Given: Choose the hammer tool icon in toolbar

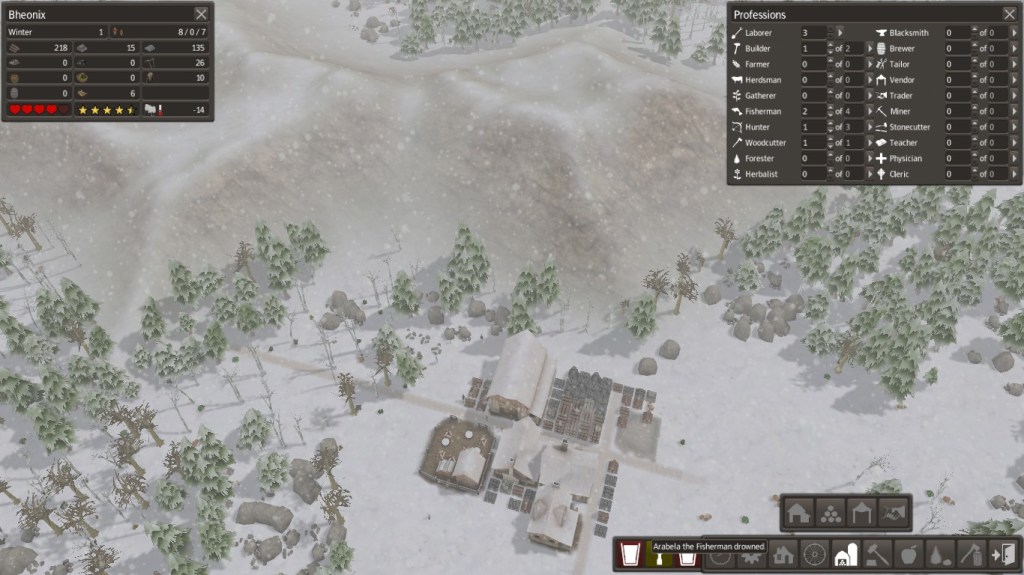Looking at the screenshot, I should pyautogui.click(x=877, y=553).
